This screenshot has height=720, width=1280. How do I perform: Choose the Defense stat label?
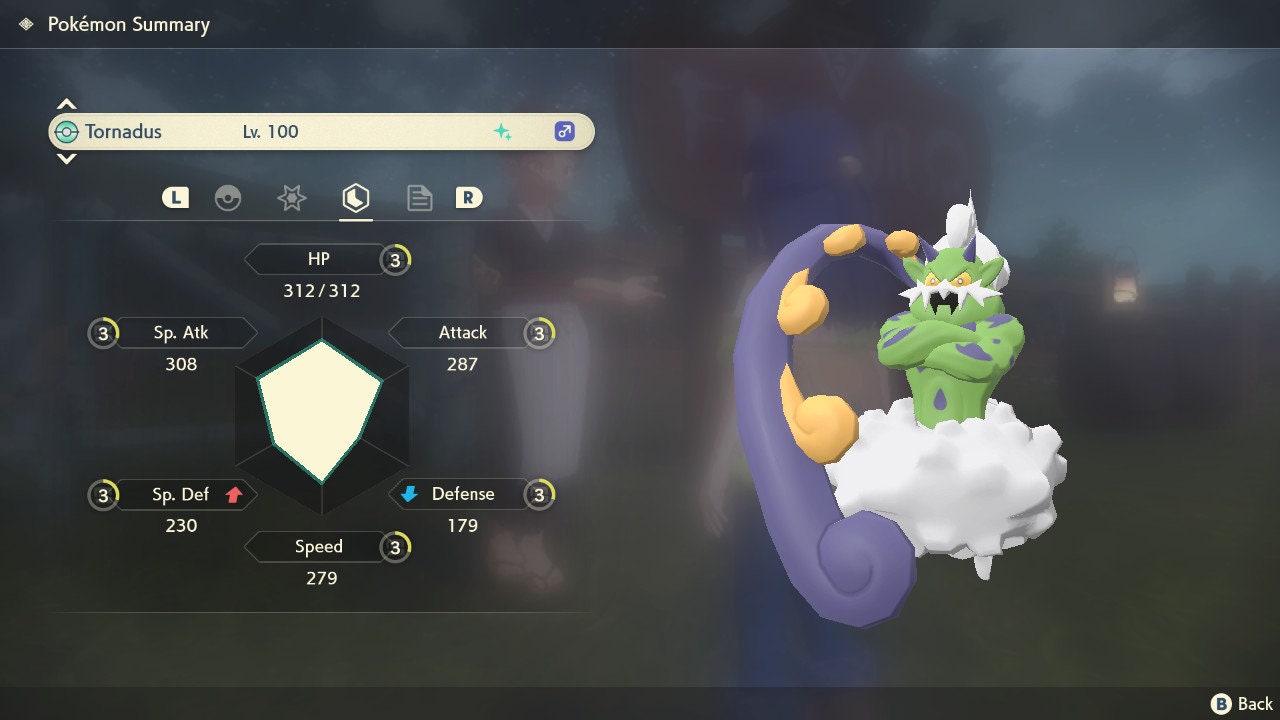click(x=462, y=494)
